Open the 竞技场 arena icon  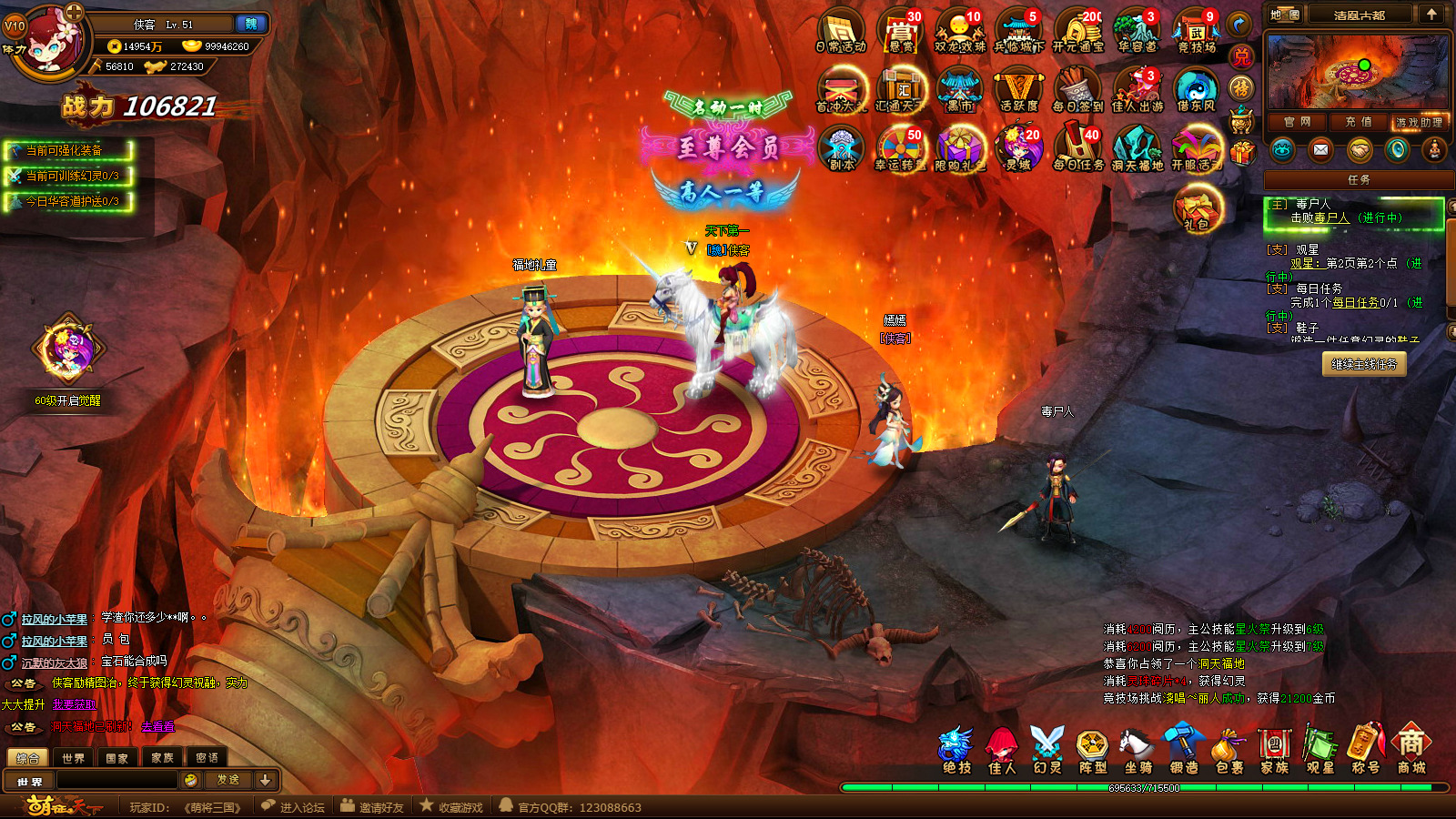1196,31
